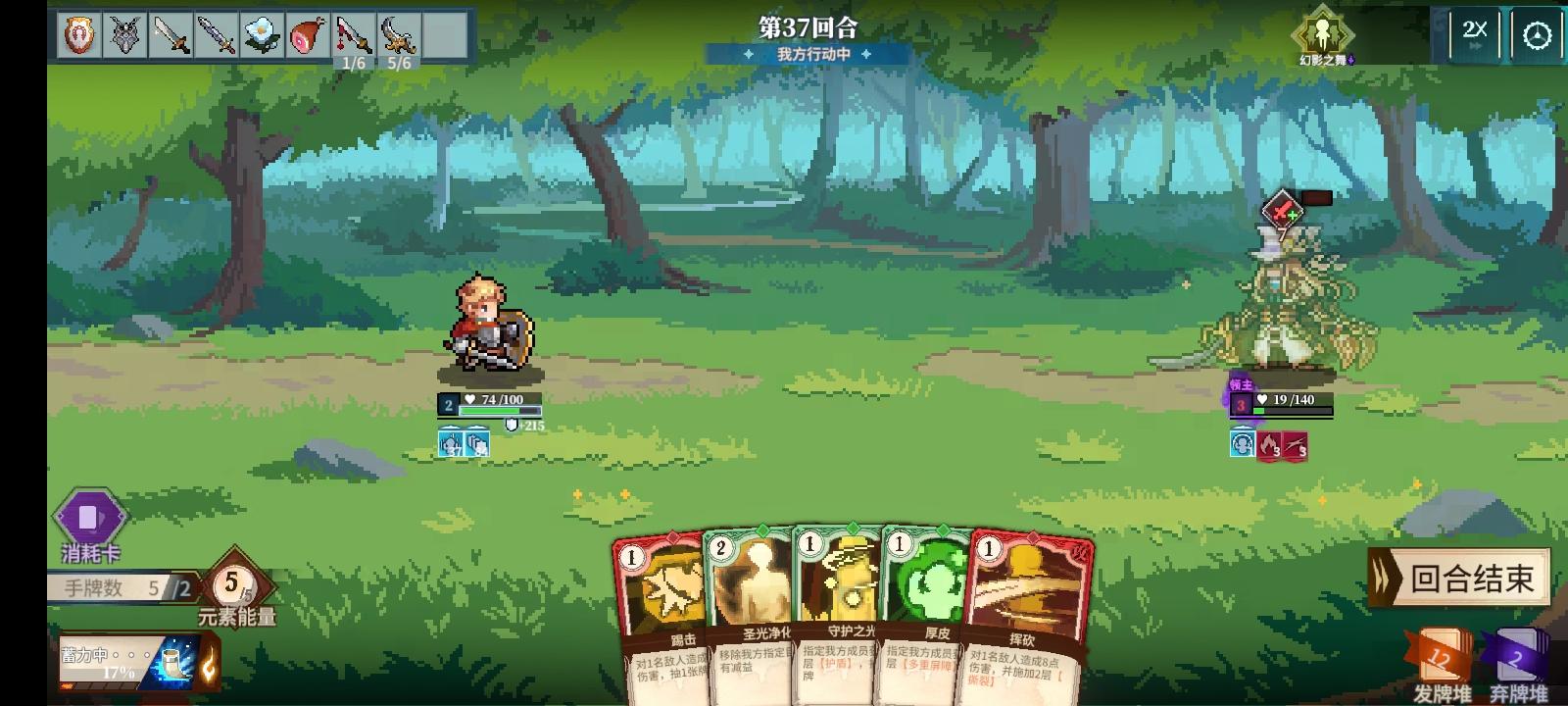Open the settings gear at top right

coord(1536,32)
